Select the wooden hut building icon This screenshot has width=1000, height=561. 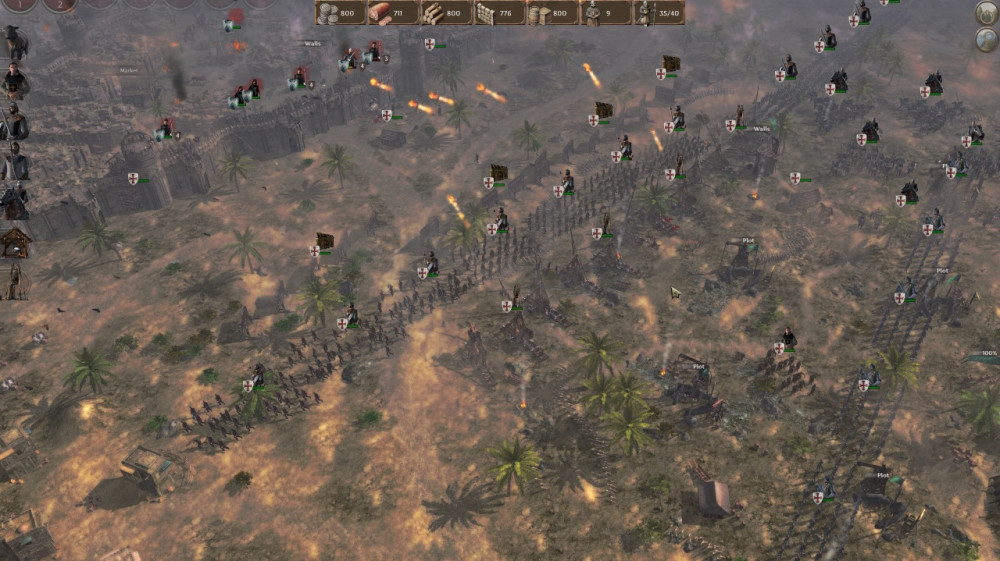15,242
